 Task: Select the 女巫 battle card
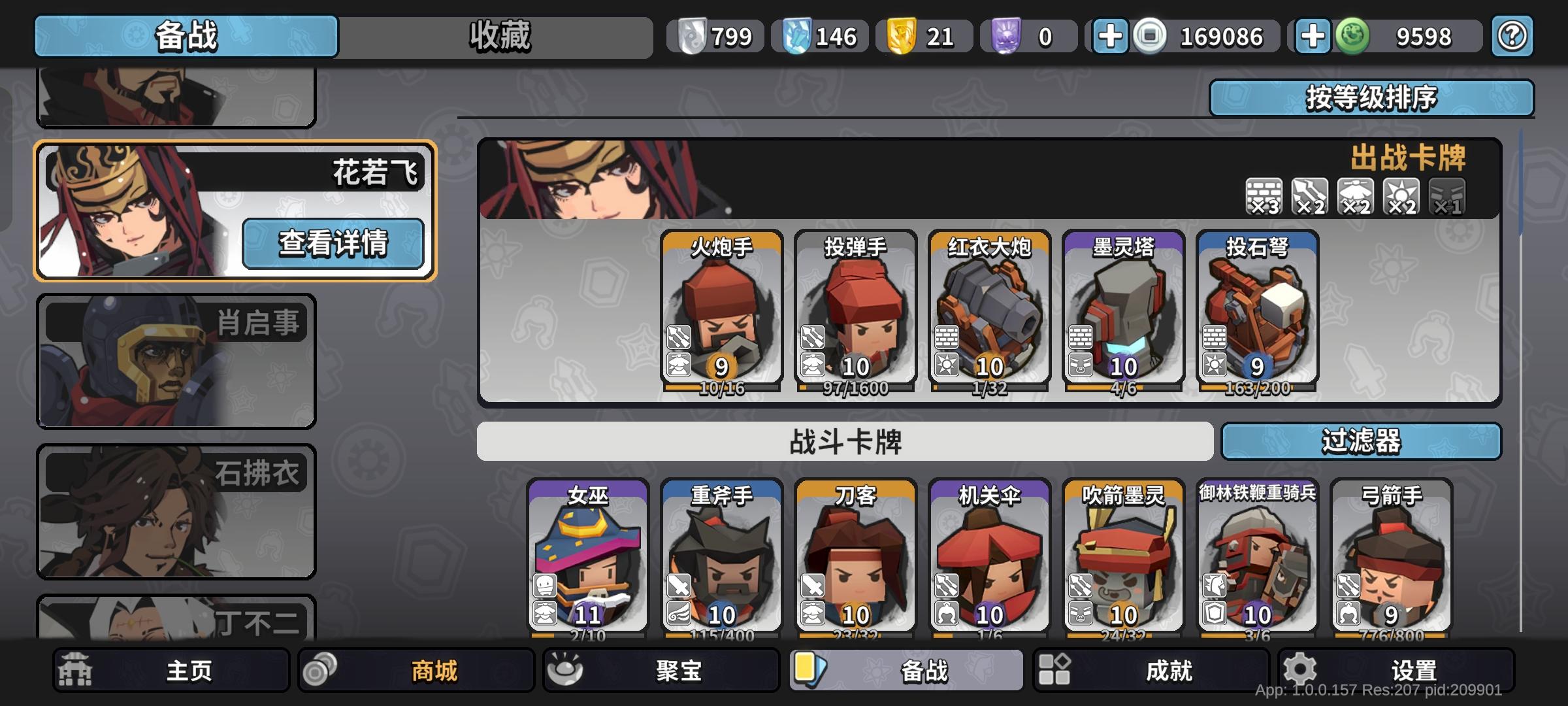[x=588, y=559]
